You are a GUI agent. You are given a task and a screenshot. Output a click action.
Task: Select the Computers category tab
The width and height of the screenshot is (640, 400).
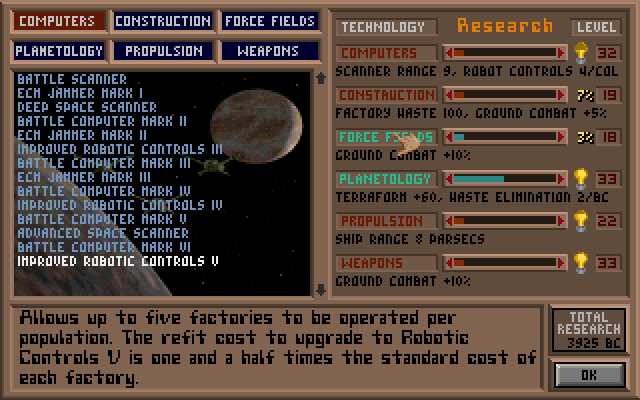coord(58,21)
